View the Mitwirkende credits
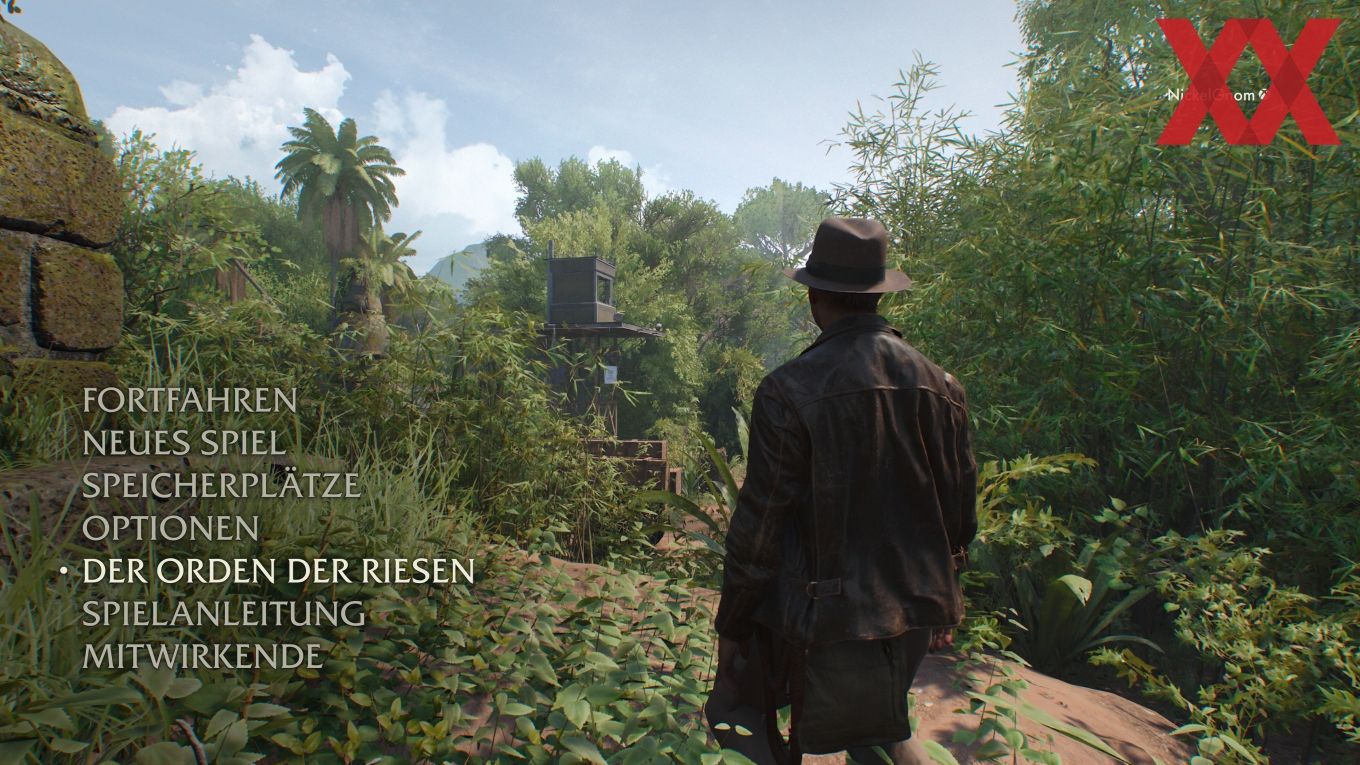Image resolution: width=1360 pixels, height=765 pixels. pos(203,656)
